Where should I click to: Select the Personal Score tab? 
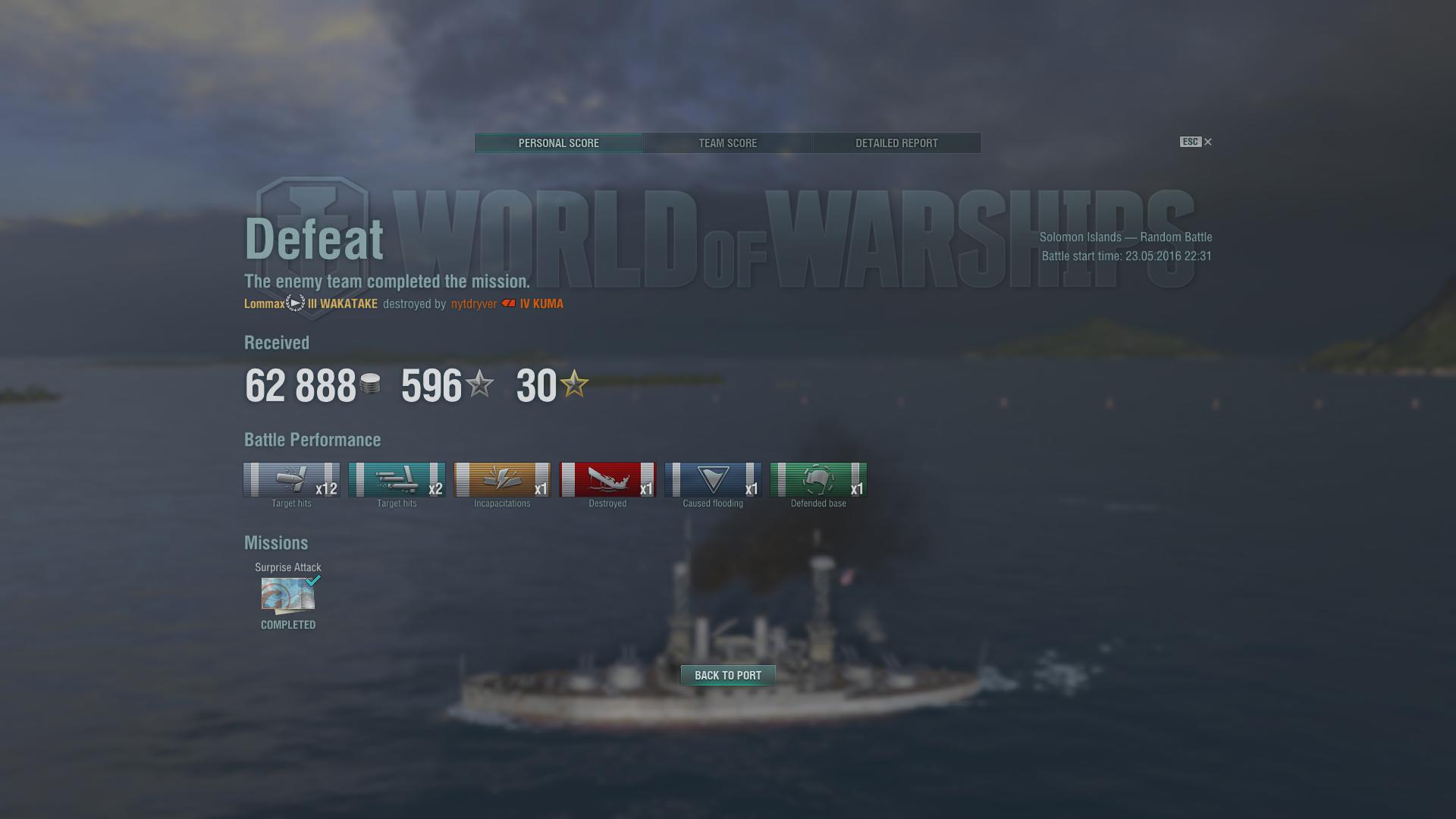click(559, 143)
